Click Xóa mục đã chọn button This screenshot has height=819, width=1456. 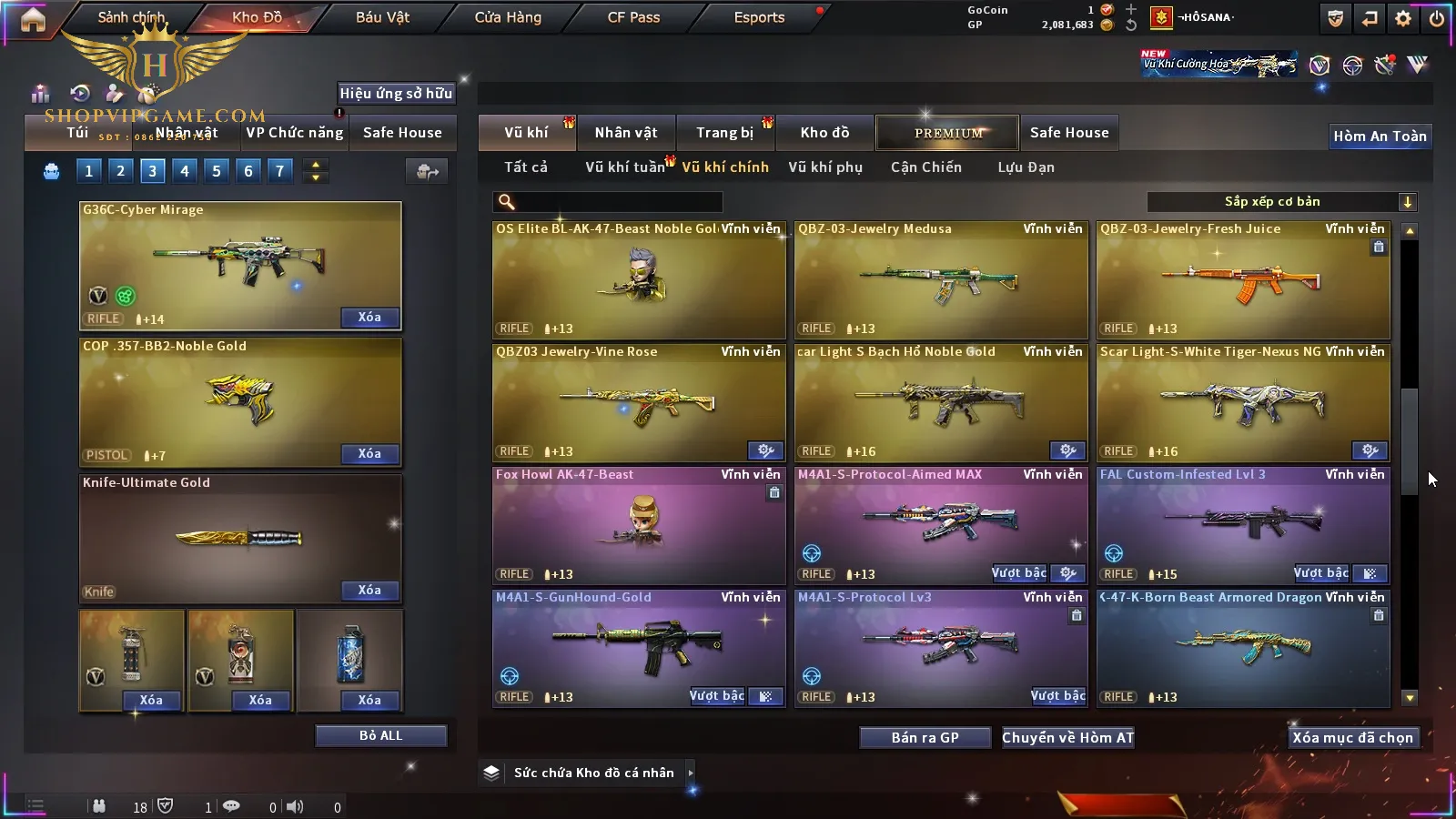pos(1352,738)
